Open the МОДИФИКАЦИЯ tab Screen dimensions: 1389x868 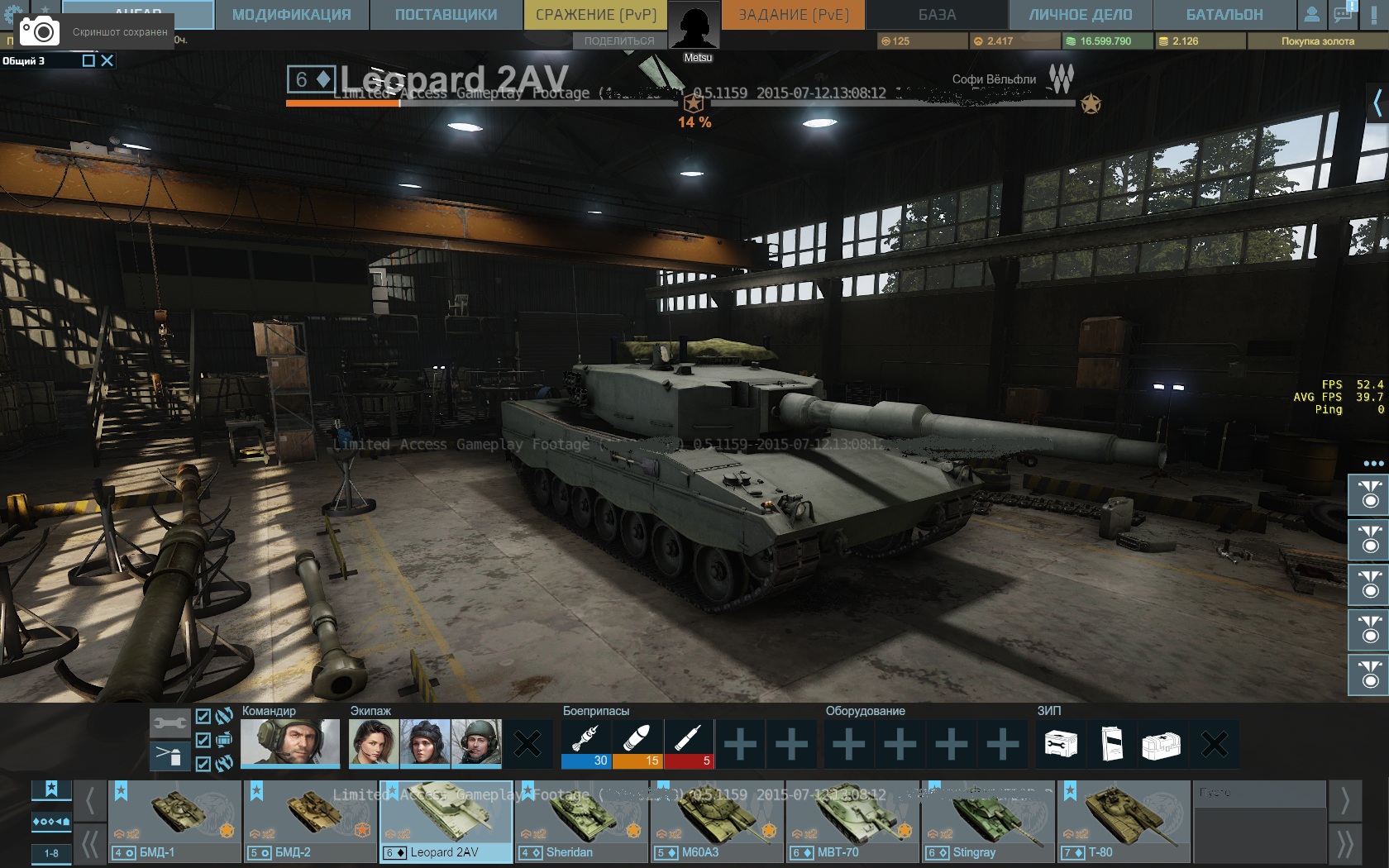point(291,15)
